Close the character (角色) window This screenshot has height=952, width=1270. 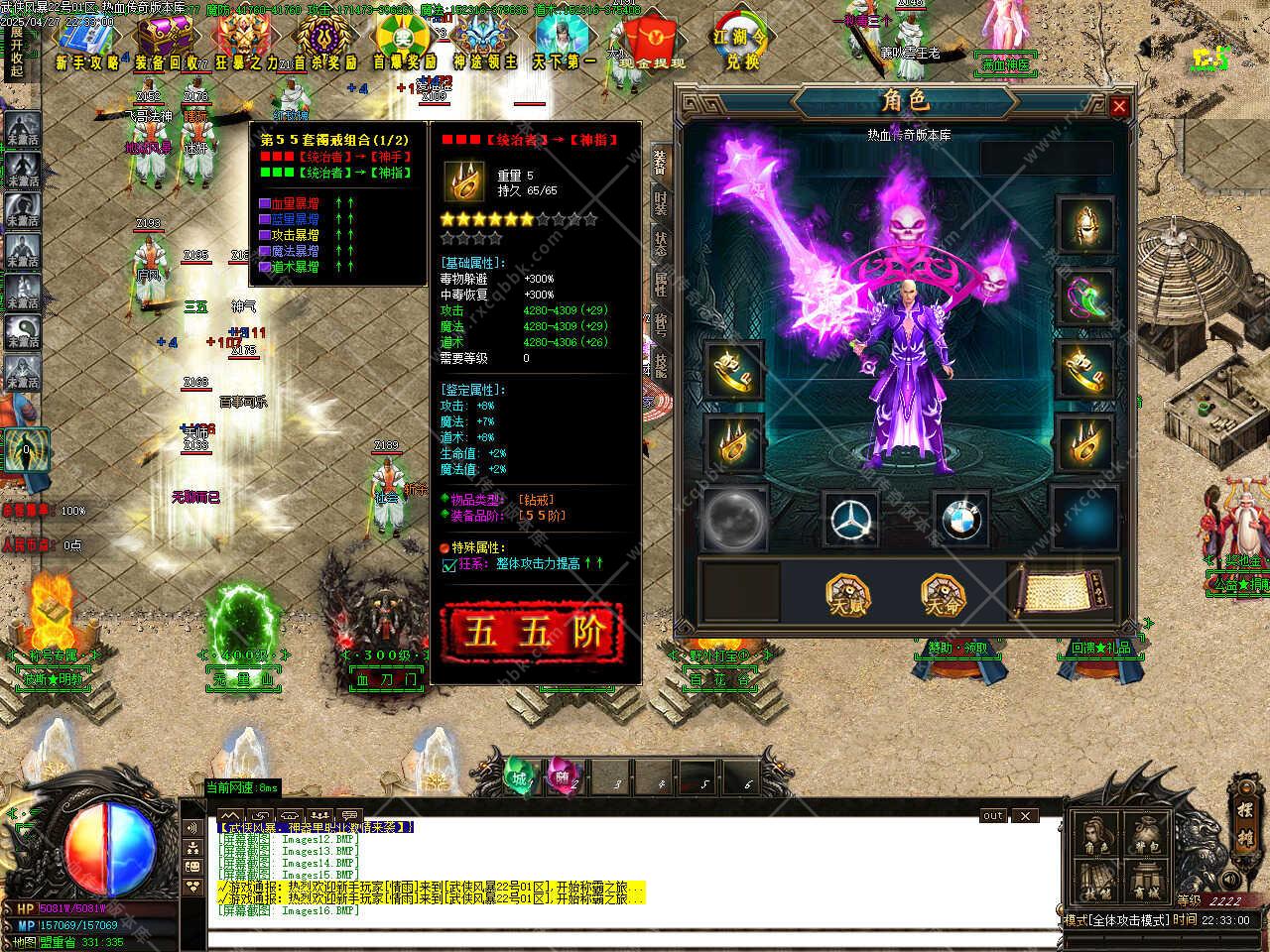click(1119, 106)
